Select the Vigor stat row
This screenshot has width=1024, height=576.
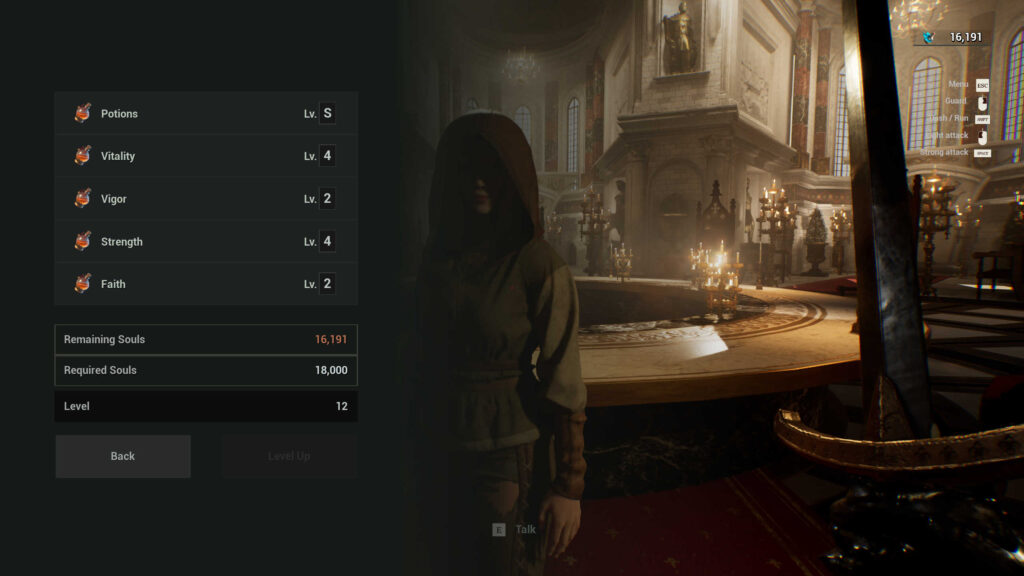point(205,199)
